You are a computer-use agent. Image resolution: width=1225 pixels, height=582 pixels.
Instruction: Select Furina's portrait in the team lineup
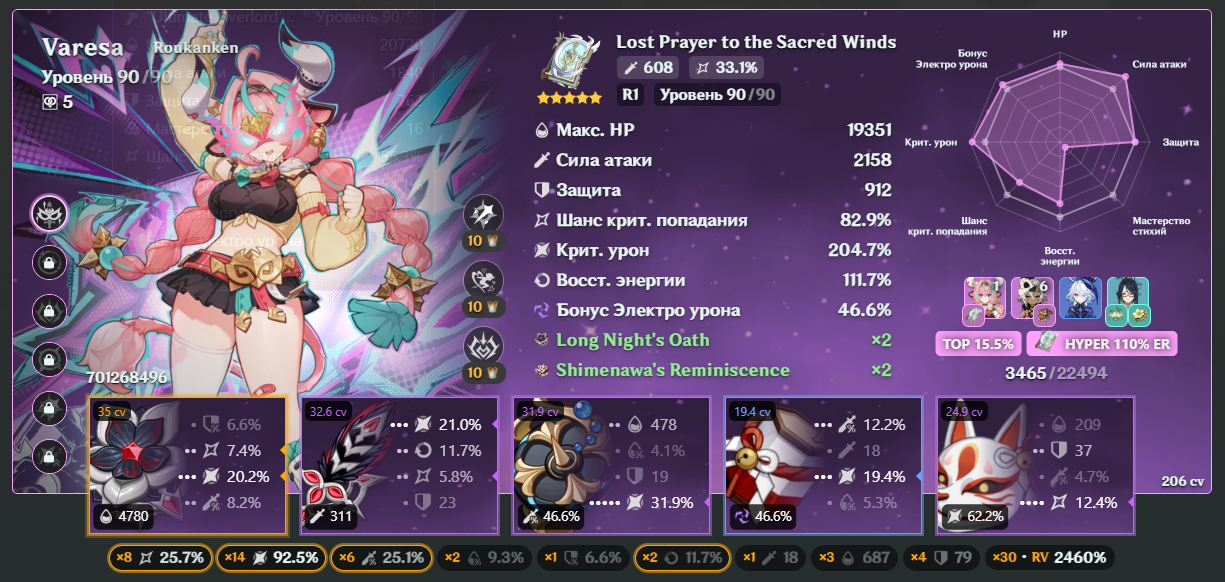[x=1080, y=297]
